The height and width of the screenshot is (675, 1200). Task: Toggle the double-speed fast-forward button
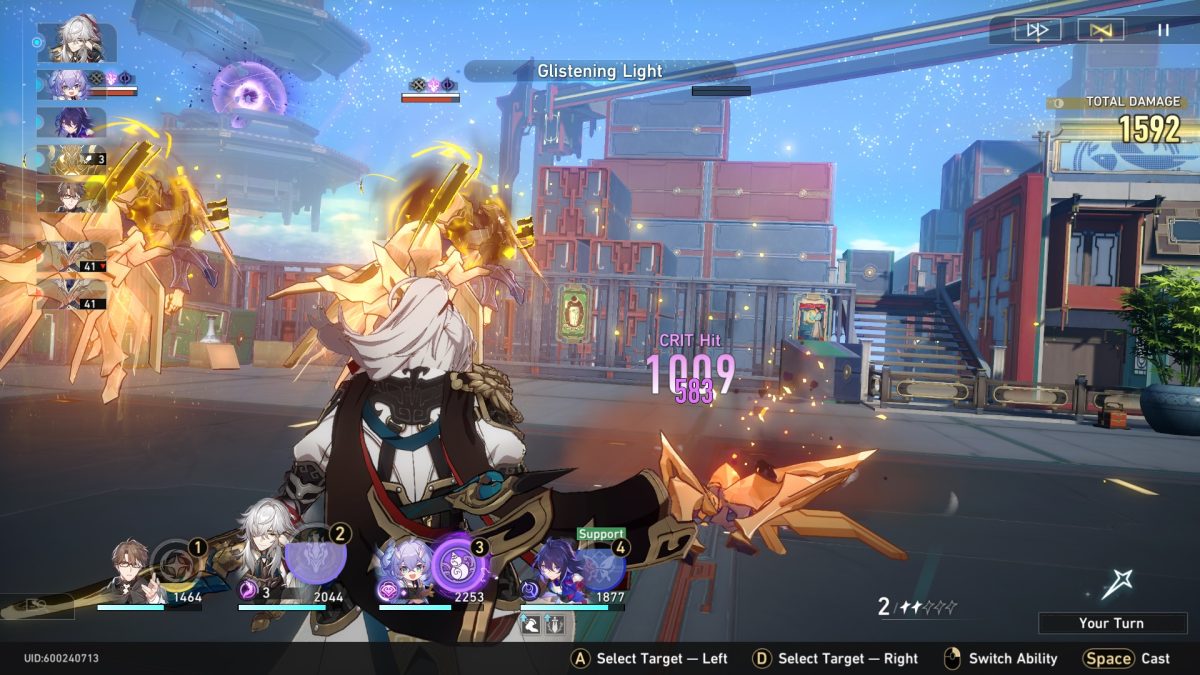coord(1038,30)
